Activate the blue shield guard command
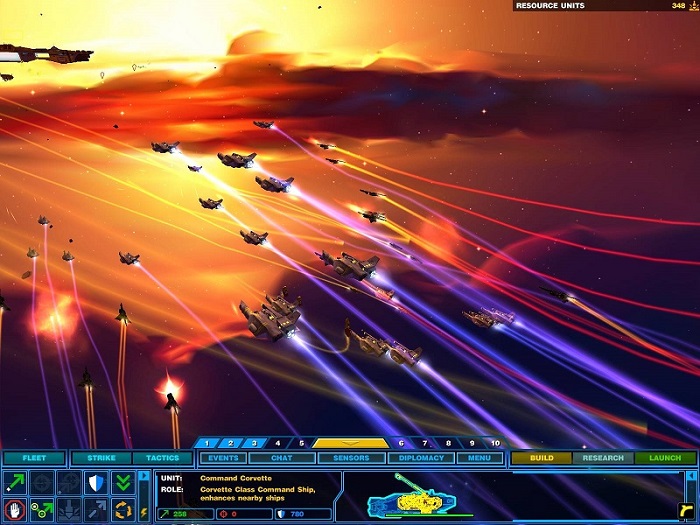700x525 pixels. [96, 483]
